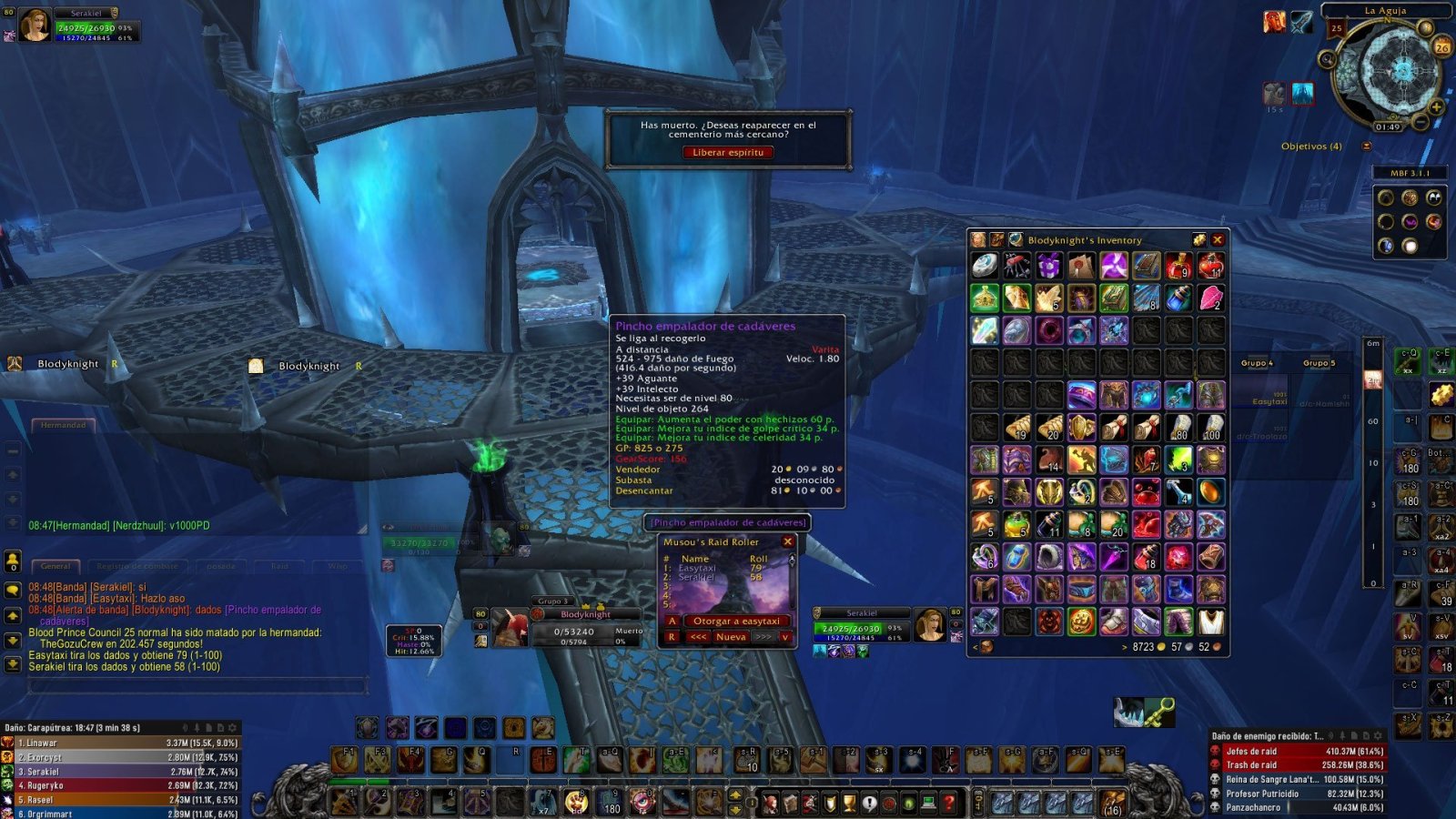Start a new roll with Nueva
This screenshot has width=1456, height=819.
tap(731, 637)
